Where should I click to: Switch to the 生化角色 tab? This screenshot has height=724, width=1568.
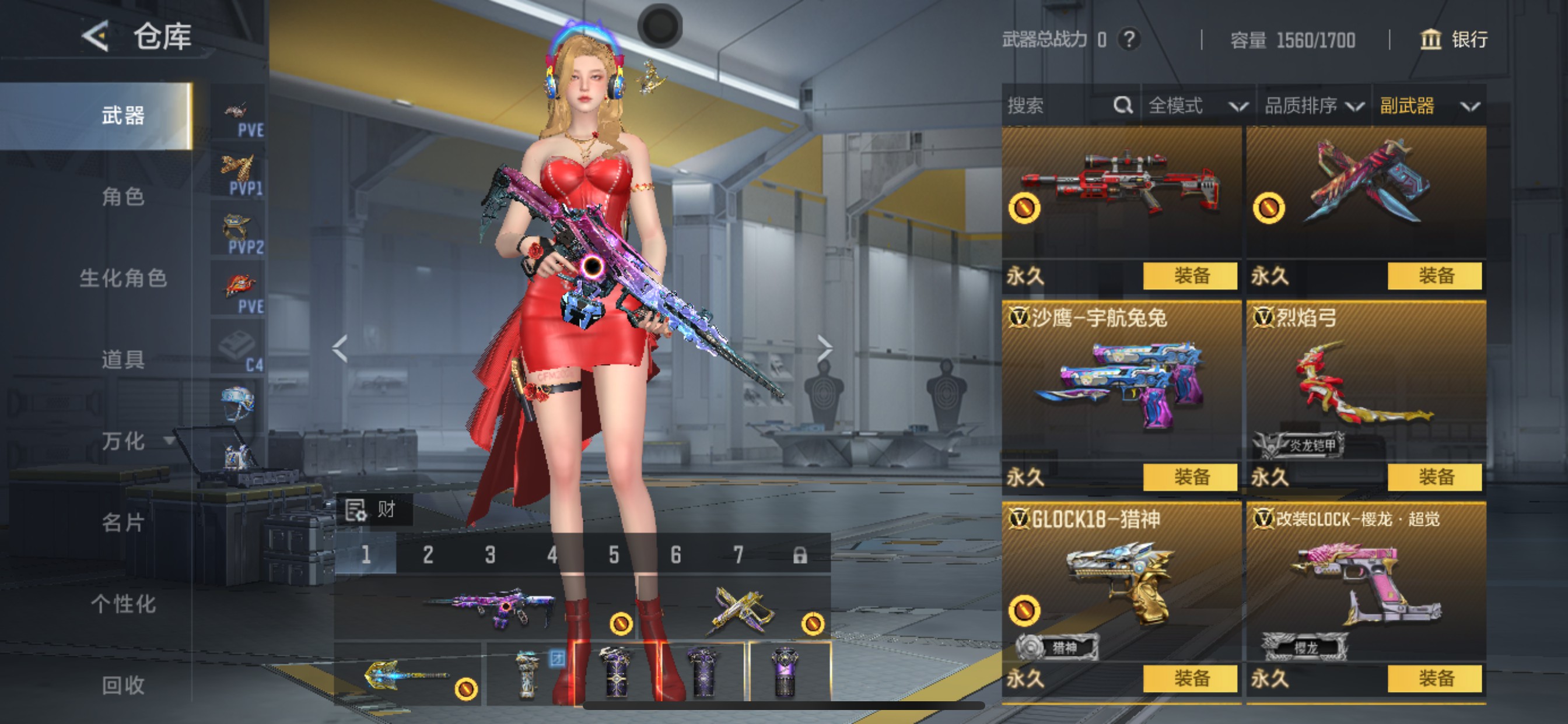(123, 278)
